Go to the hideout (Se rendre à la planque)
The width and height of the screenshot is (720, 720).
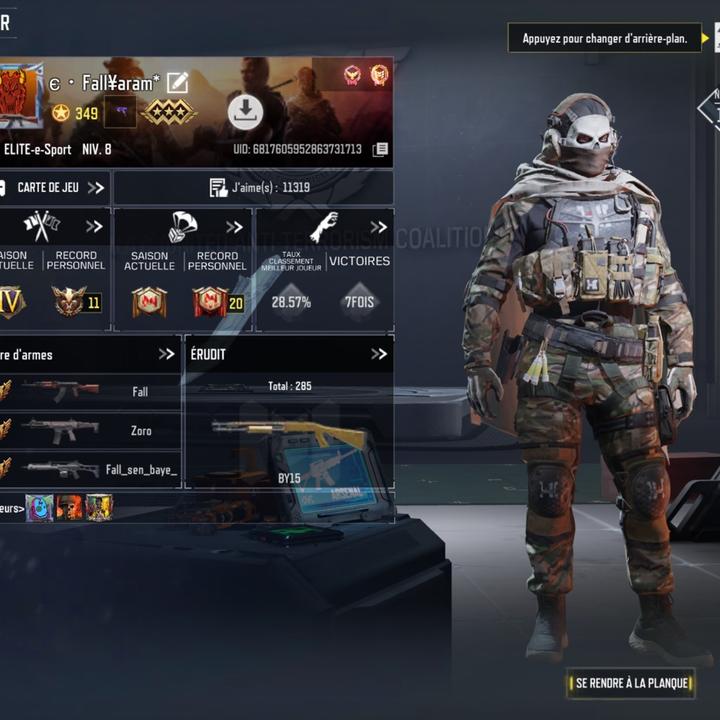point(631,683)
